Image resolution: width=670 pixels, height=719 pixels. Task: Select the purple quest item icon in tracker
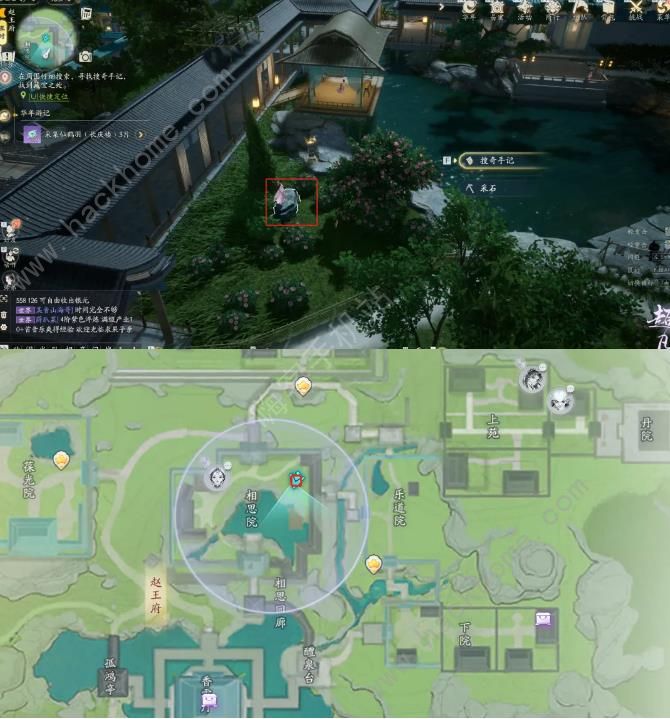click(32, 134)
